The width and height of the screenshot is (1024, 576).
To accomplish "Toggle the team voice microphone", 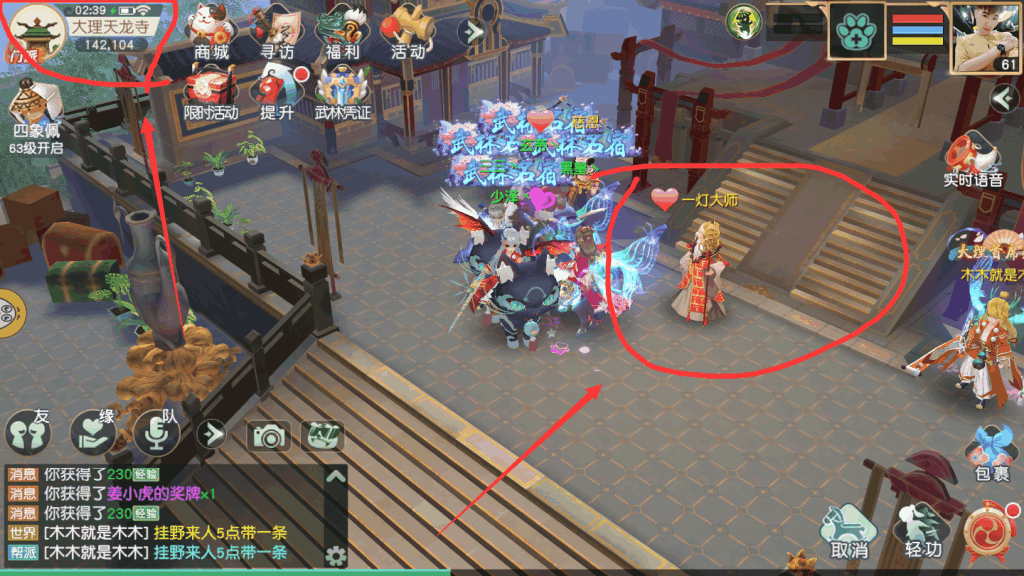I will 156,430.
